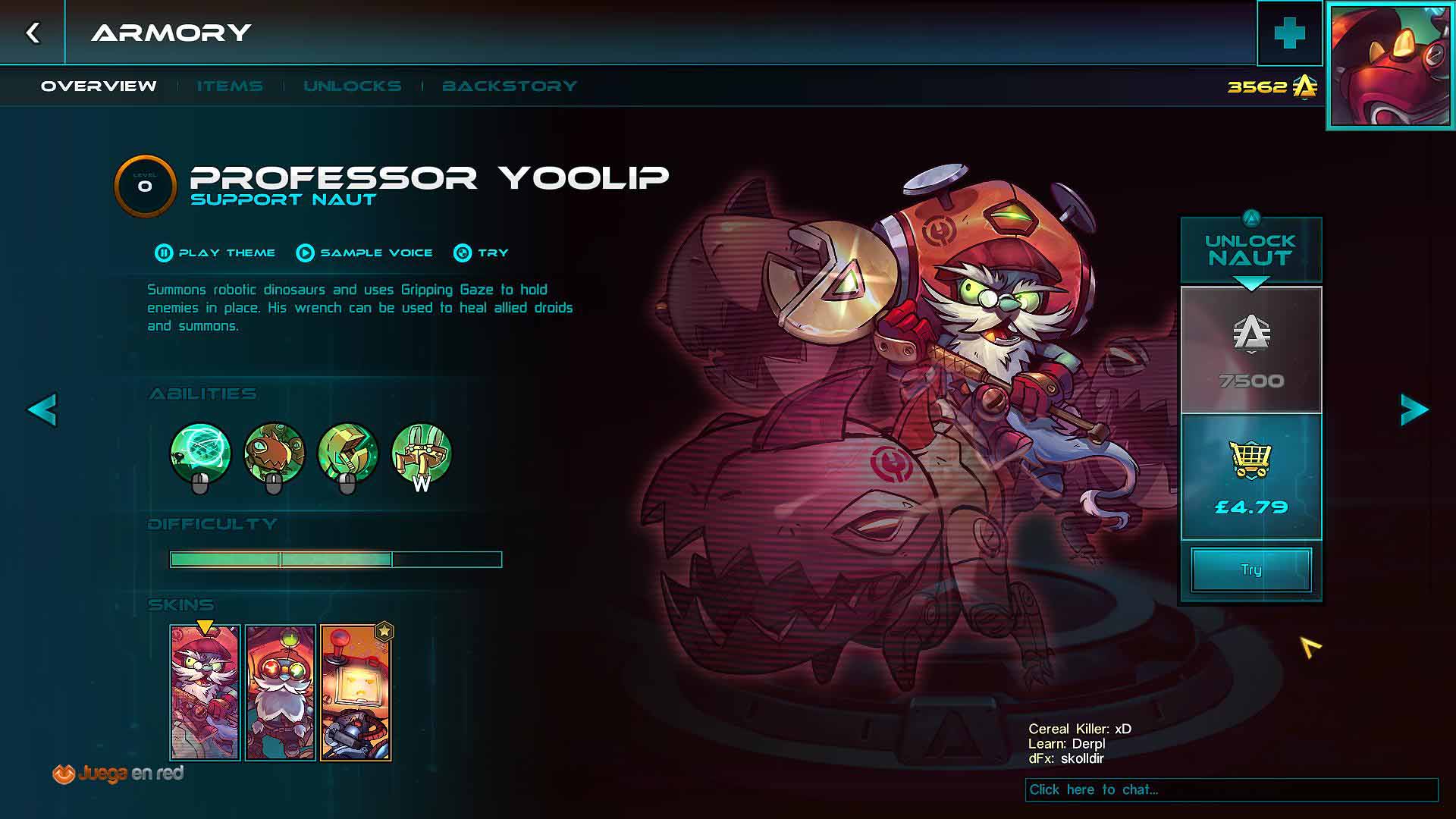This screenshot has height=819, width=1456.
Task: Click the plus button in the top bar
Action: 1289,33
